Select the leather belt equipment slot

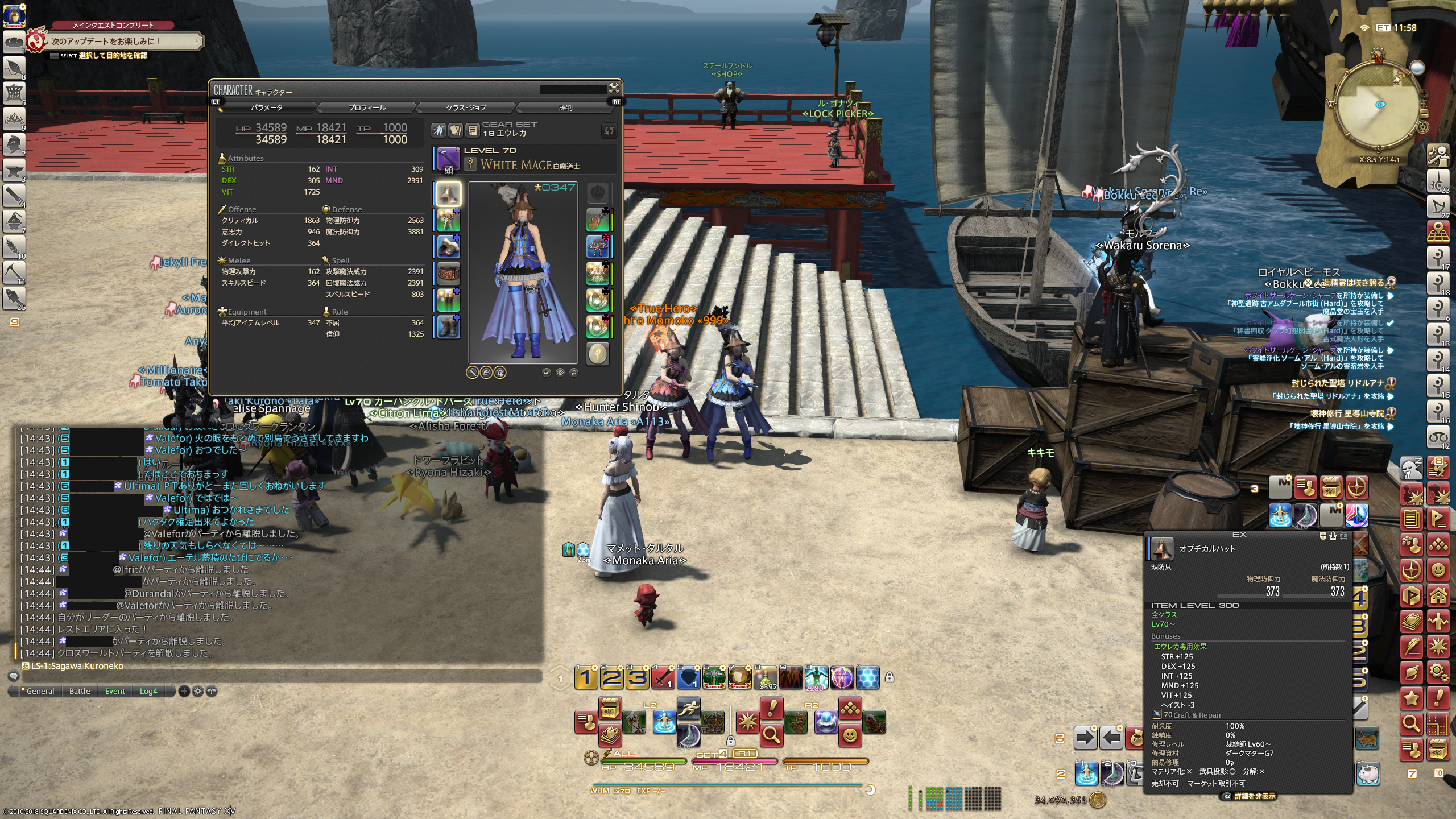pyautogui.click(x=448, y=274)
